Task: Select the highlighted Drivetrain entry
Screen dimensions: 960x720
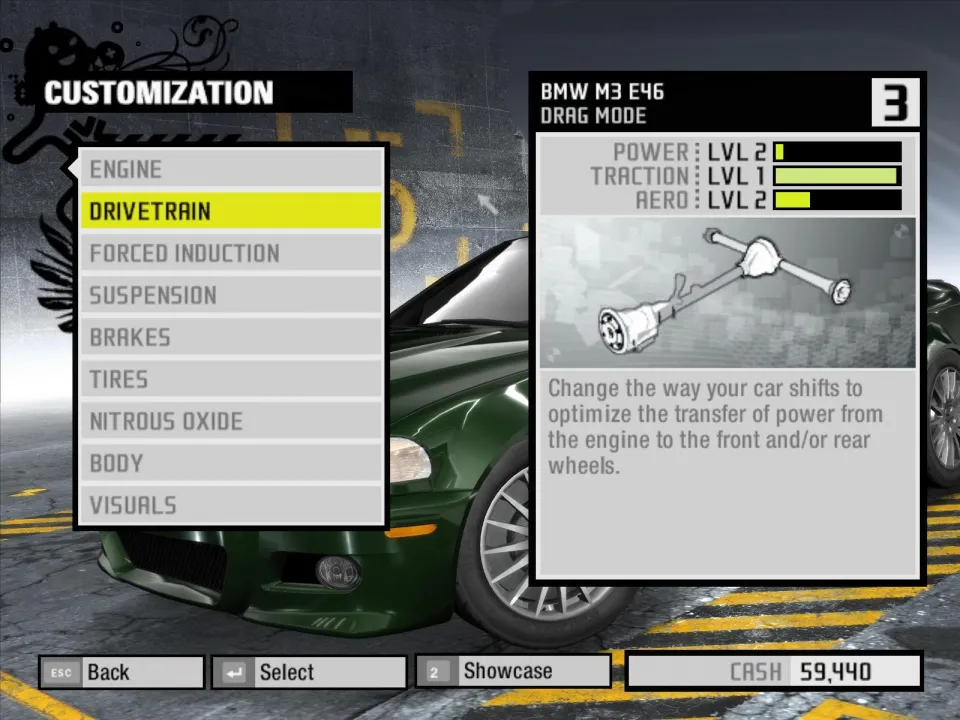Action: [x=230, y=211]
